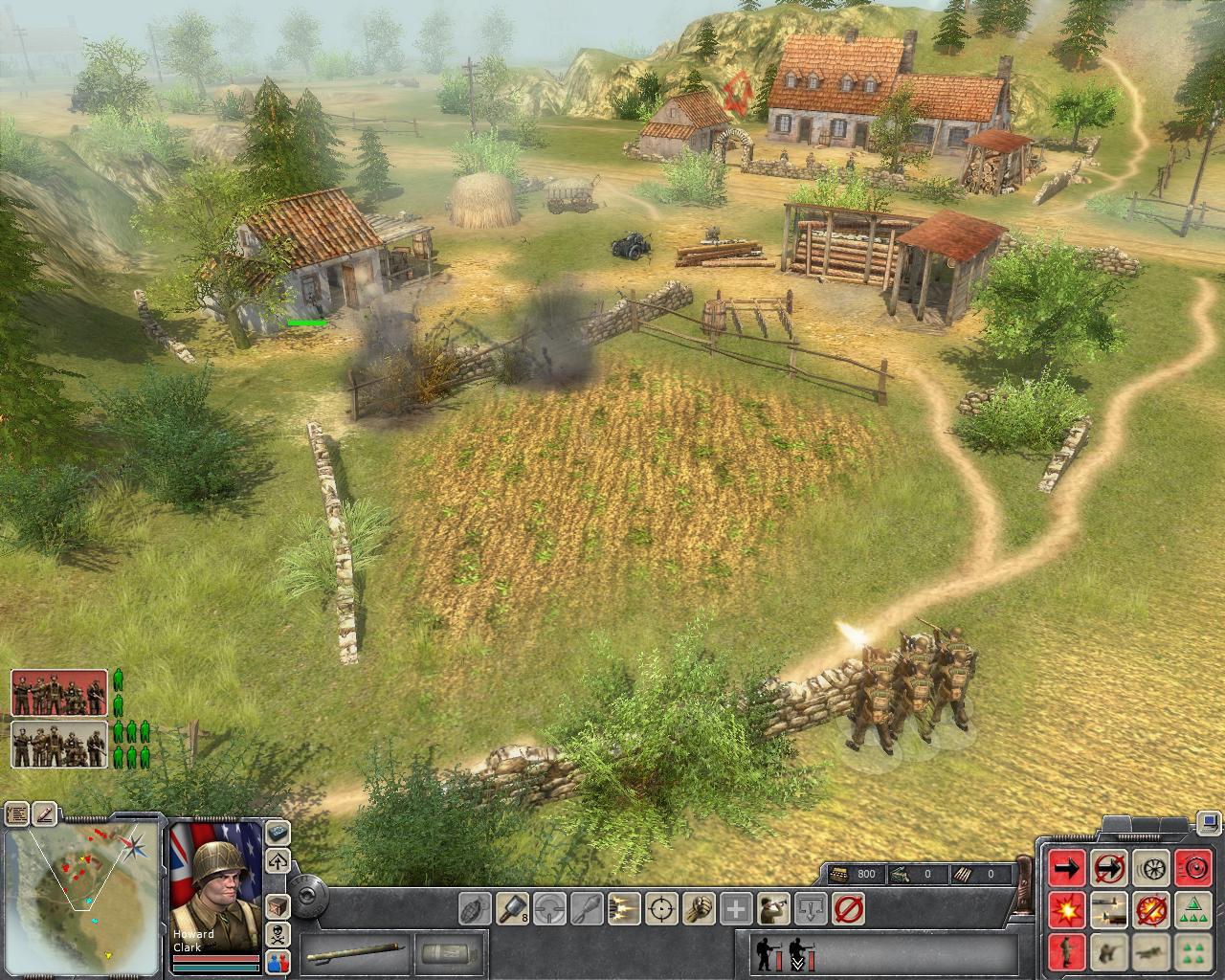1225x980 pixels.
Task: Select the bazooka weapon slot
Action: 357,954
